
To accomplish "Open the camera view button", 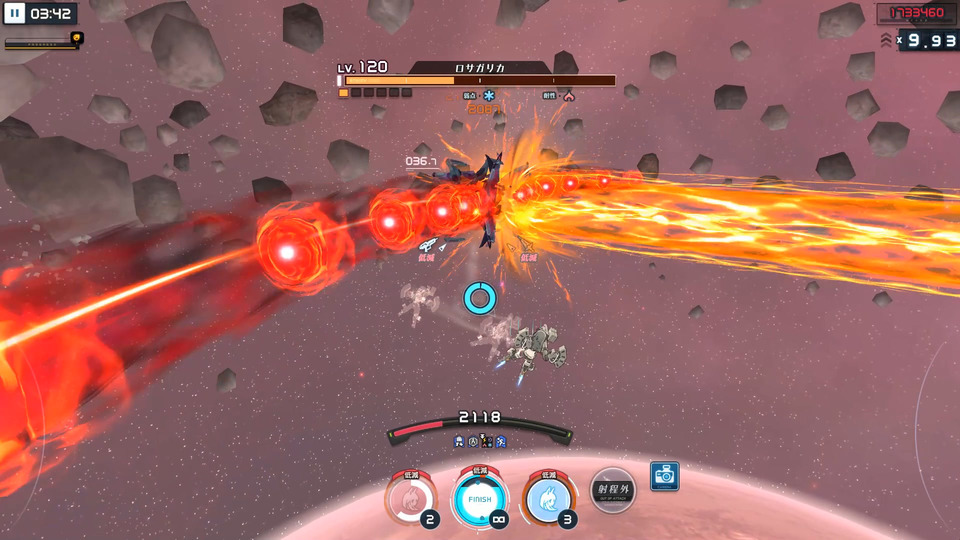I will point(664,475).
